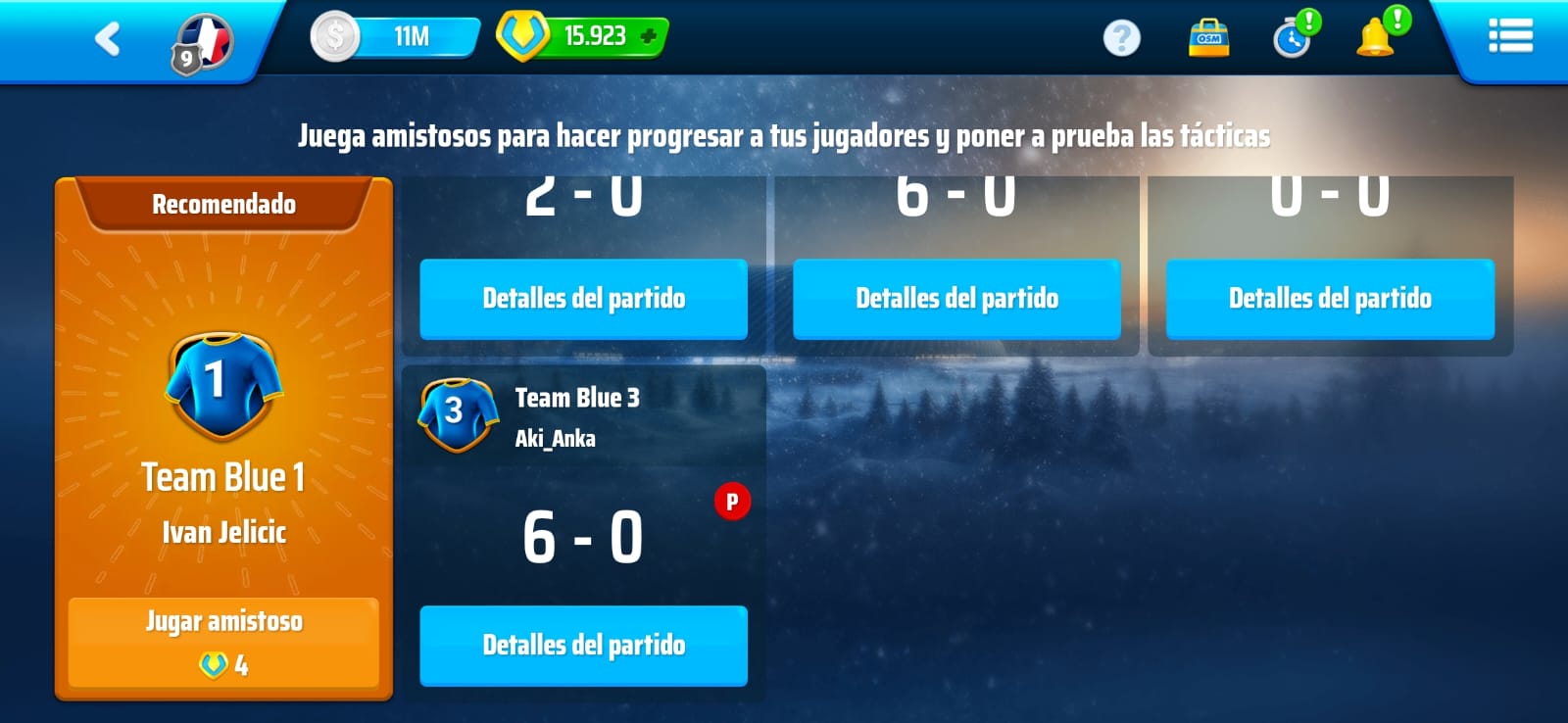Go back with the white arrow
1568x723 pixels.
tap(108, 39)
